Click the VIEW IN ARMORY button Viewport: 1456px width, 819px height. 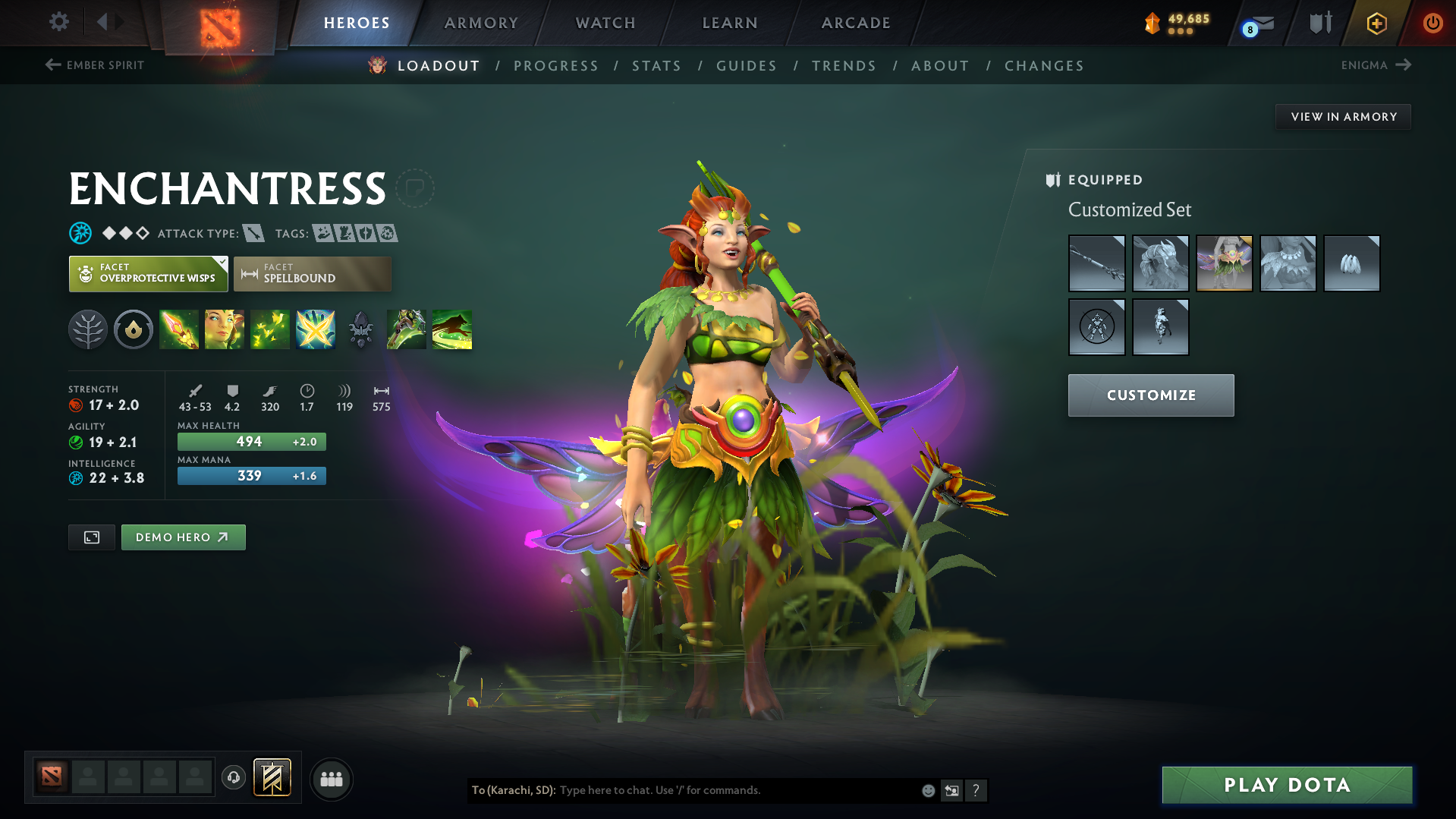tap(1343, 116)
